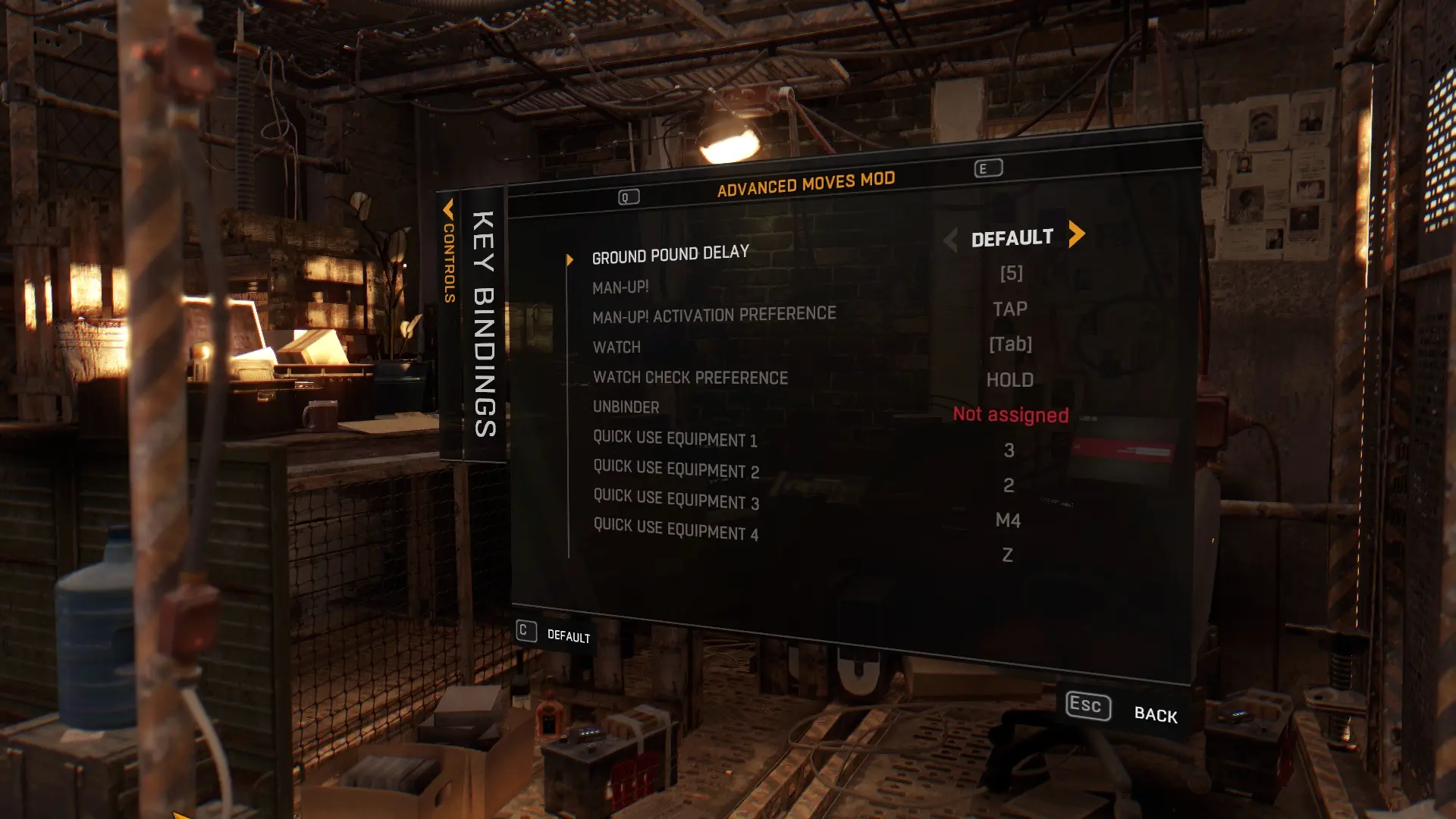This screenshot has width=1456, height=819.
Task: Choose Quick Use Equipment 3 binding
Action: tap(676, 500)
